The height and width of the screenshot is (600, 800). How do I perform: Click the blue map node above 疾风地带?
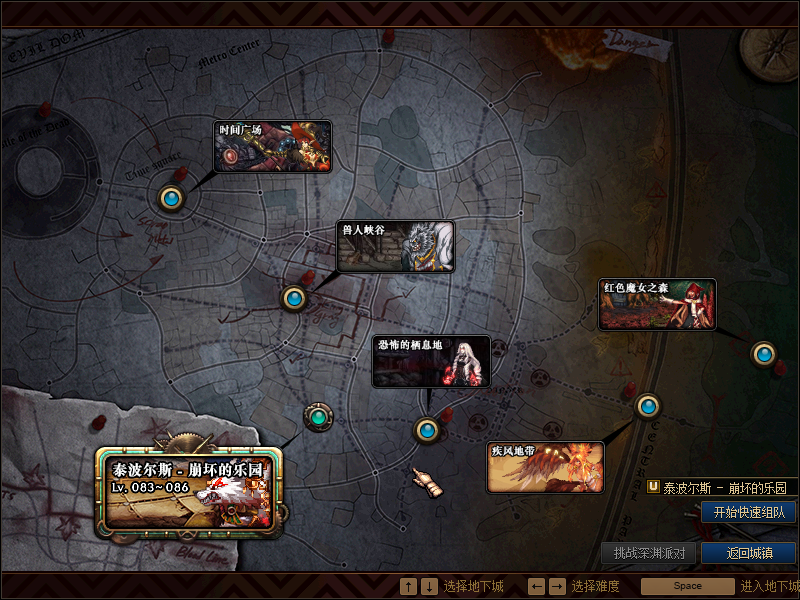tap(648, 405)
